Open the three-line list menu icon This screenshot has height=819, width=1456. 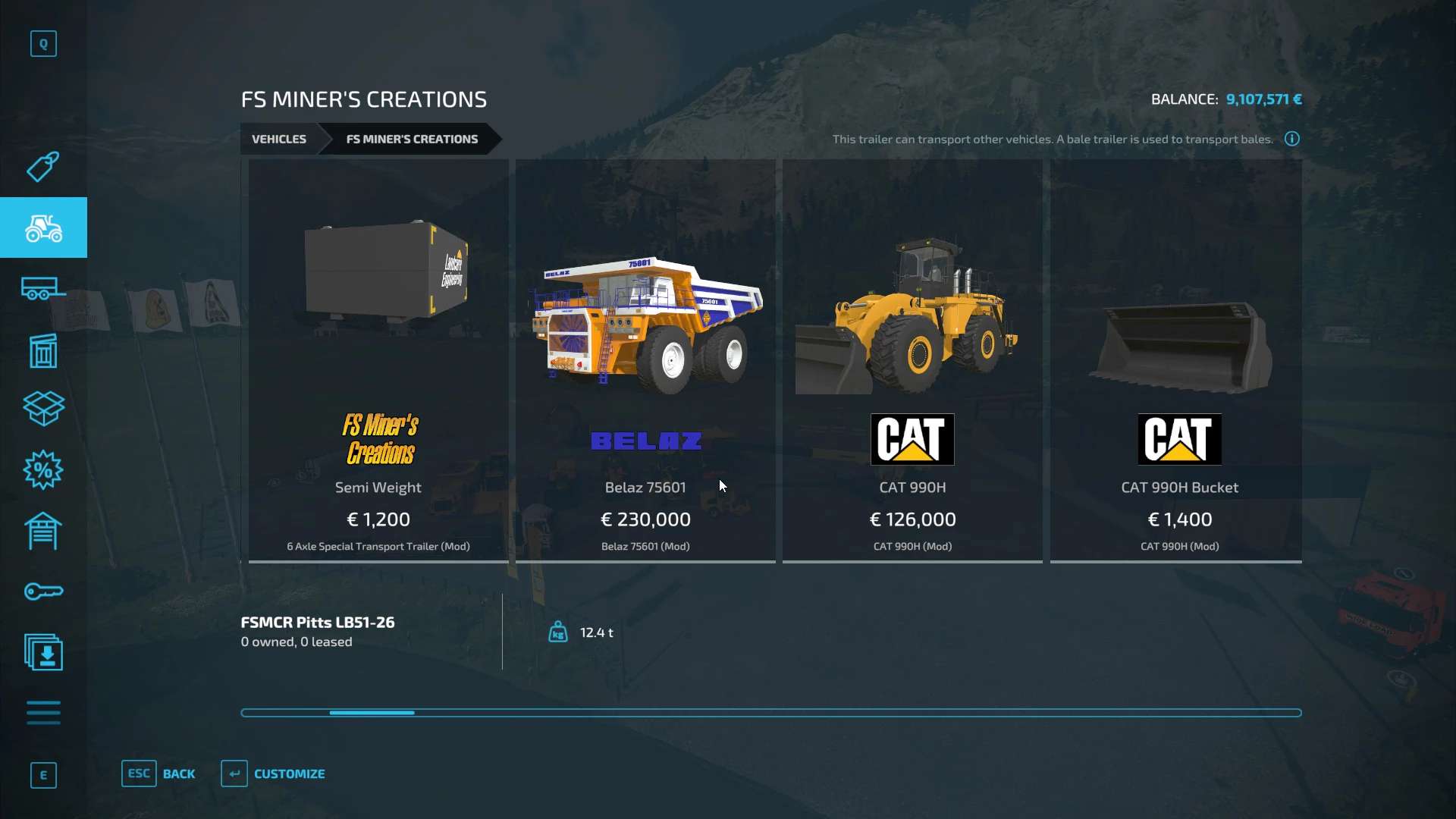click(x=43, y=713)
